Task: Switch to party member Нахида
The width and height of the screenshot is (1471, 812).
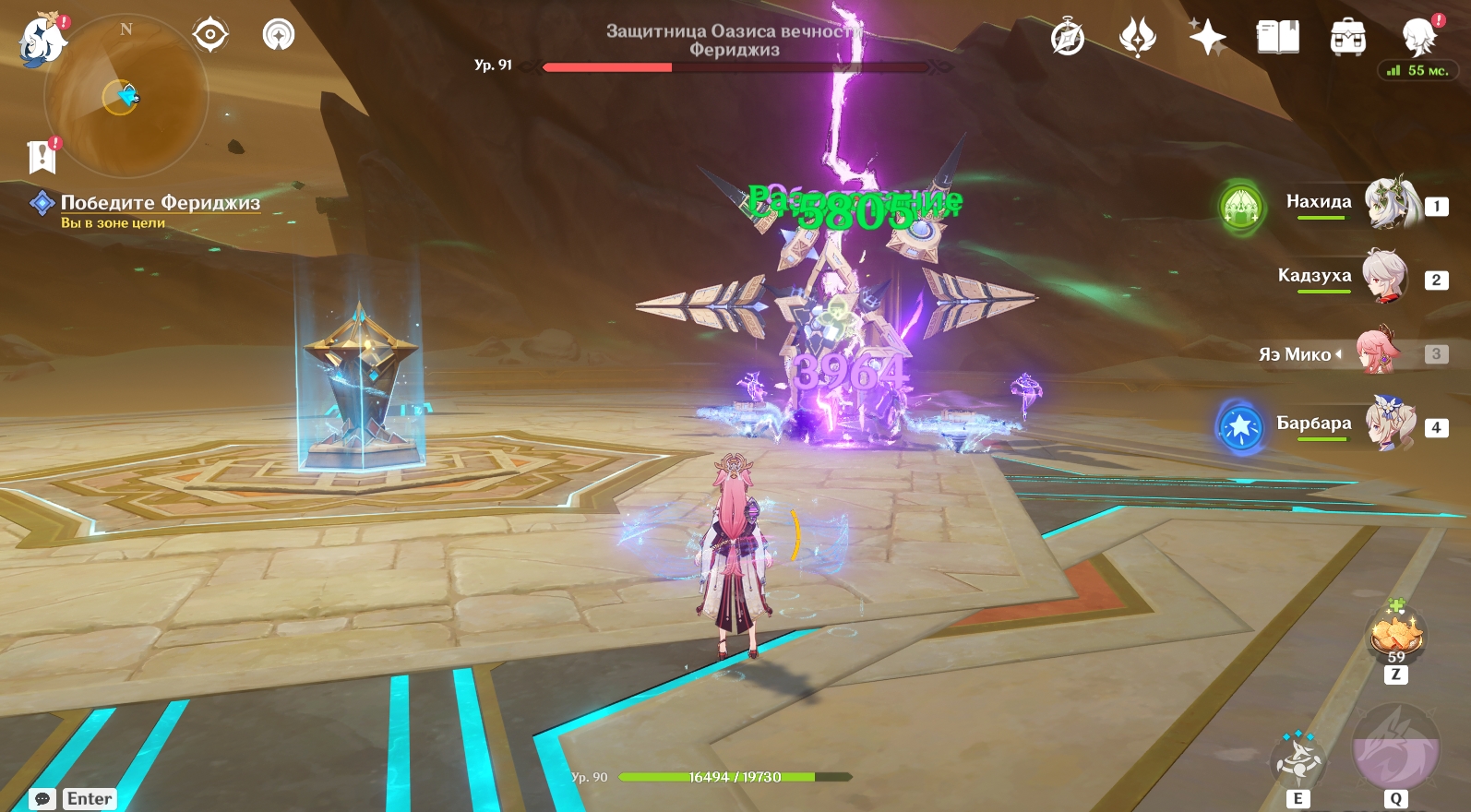Action: pos(1389,203)
